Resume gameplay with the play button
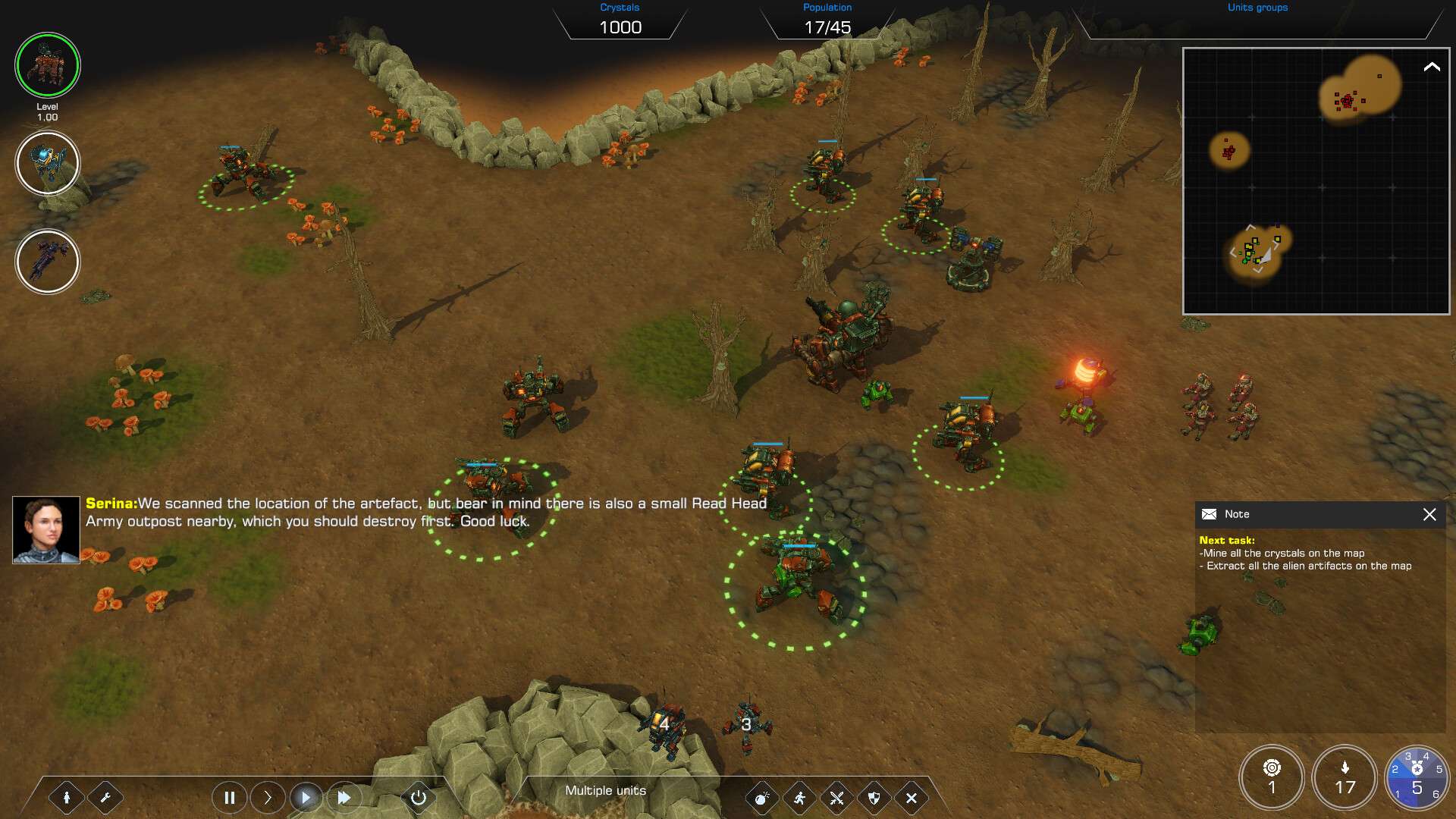This screenshot has height=819, width=1456. [306, 798]
